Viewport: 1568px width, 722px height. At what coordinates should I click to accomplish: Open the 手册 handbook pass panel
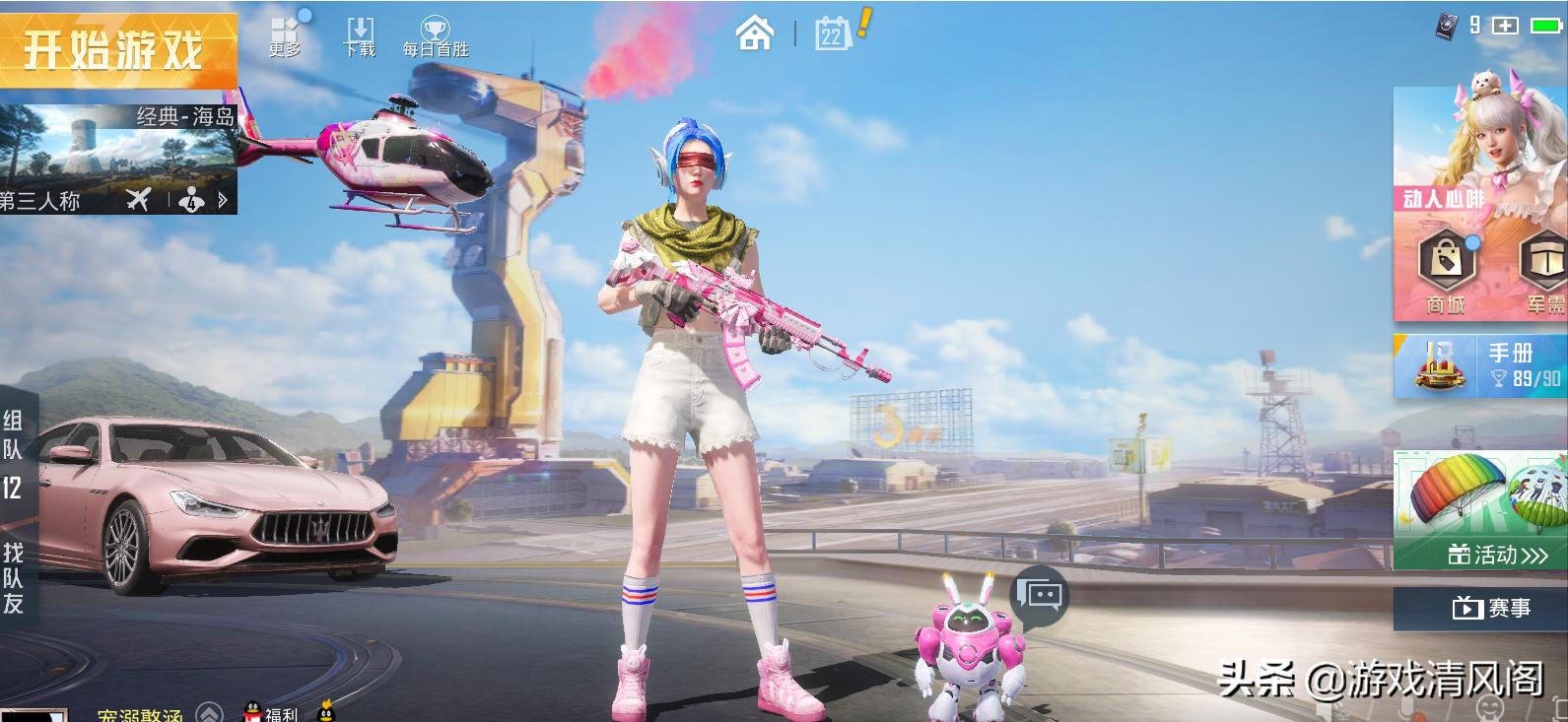click(1479, 365)
